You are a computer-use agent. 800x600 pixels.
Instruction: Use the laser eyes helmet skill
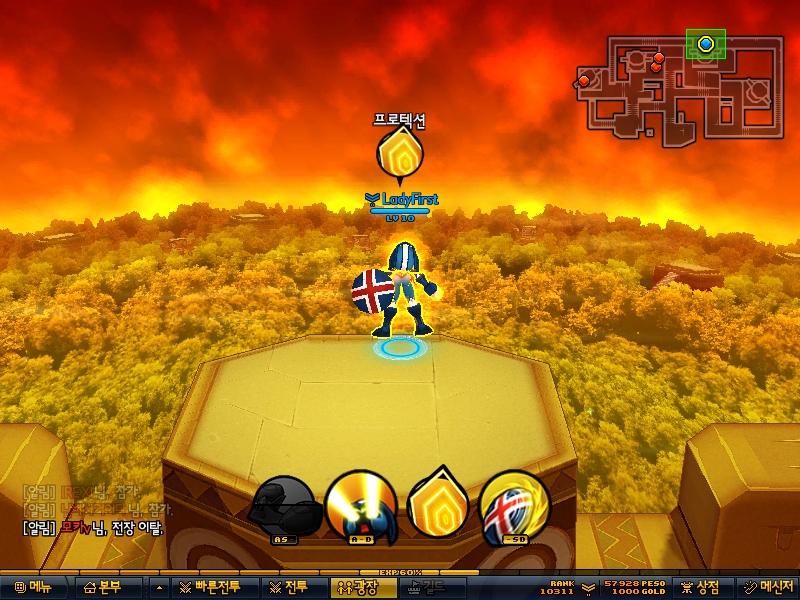(361, 506)
